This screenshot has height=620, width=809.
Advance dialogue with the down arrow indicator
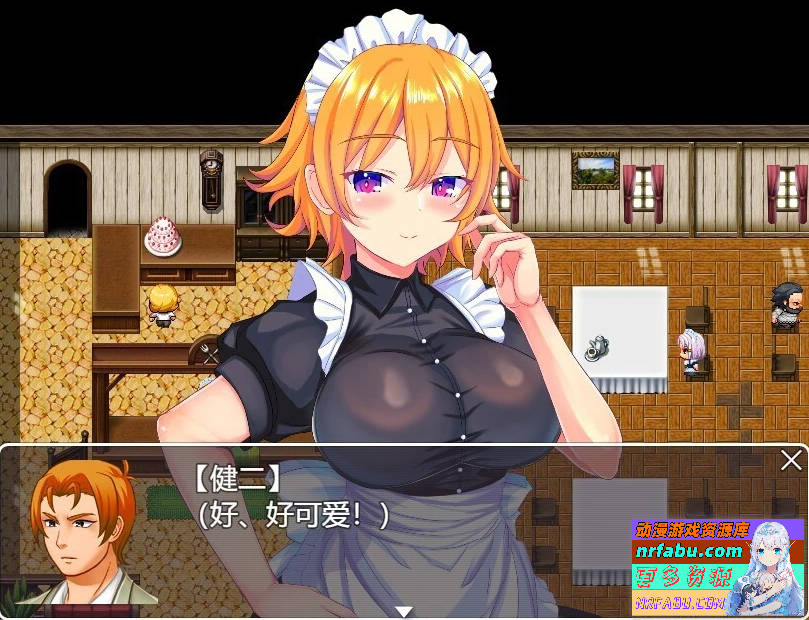[x=404, y=611]
